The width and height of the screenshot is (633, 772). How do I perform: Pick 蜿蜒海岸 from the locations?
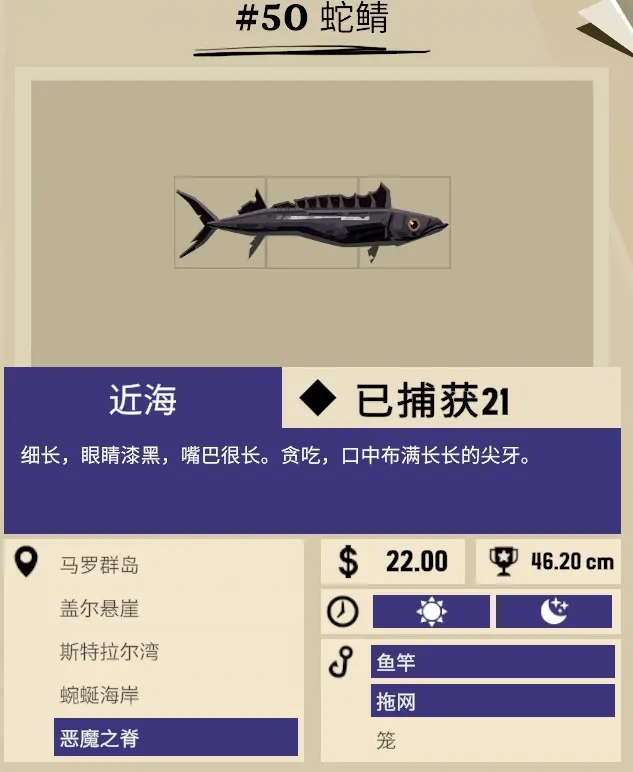(99, 696)
